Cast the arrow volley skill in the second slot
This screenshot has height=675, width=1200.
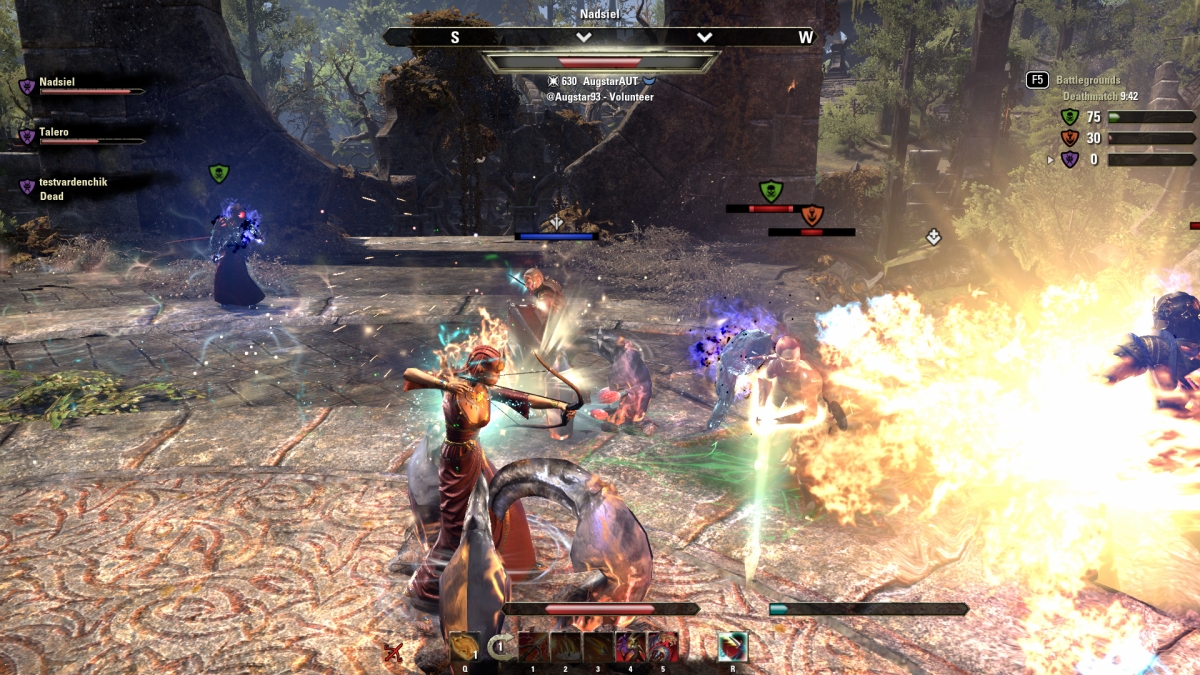point(566,647)
